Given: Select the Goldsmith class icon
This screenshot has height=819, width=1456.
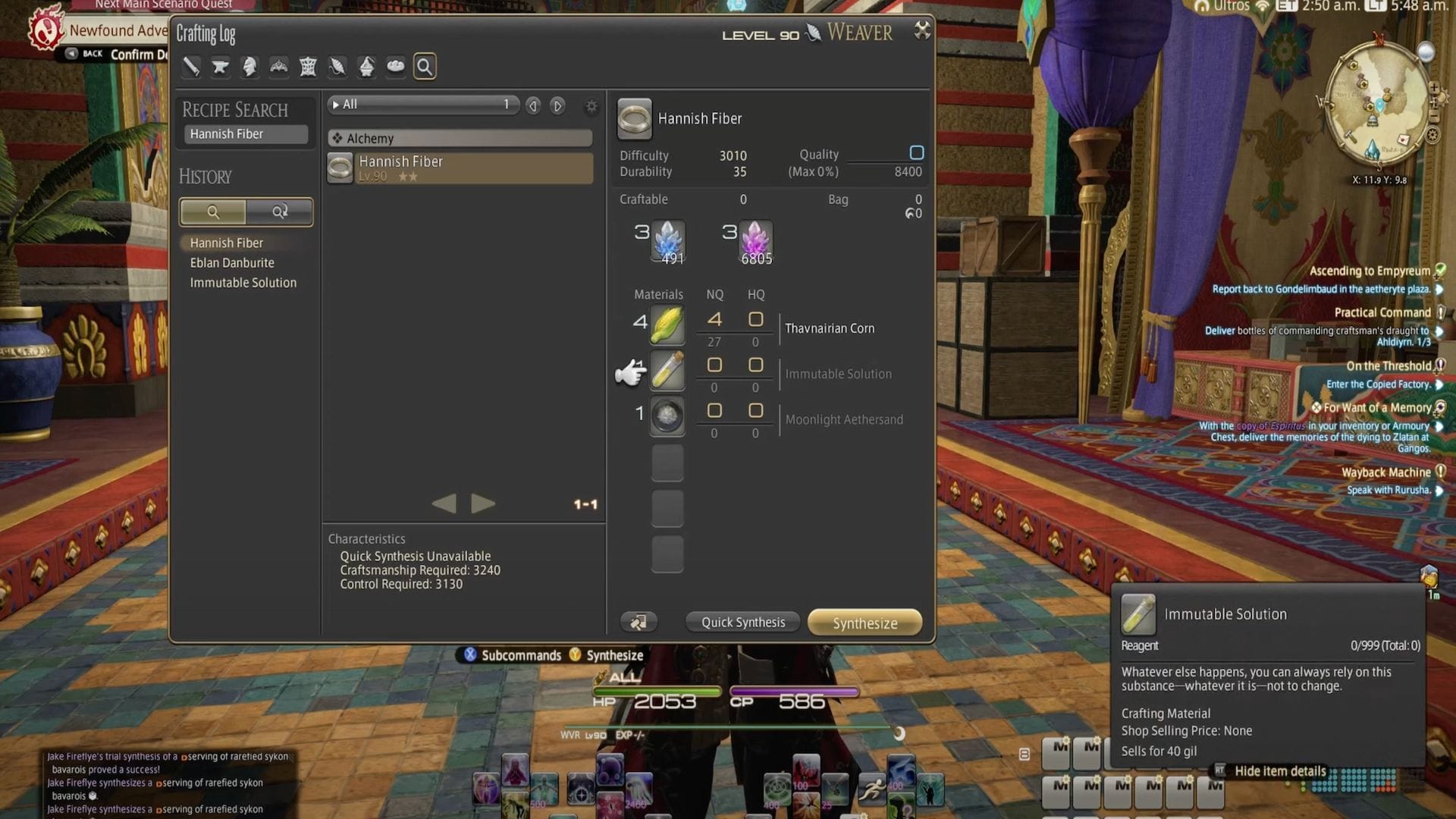Looking at the screenshot, I should 278,67.
